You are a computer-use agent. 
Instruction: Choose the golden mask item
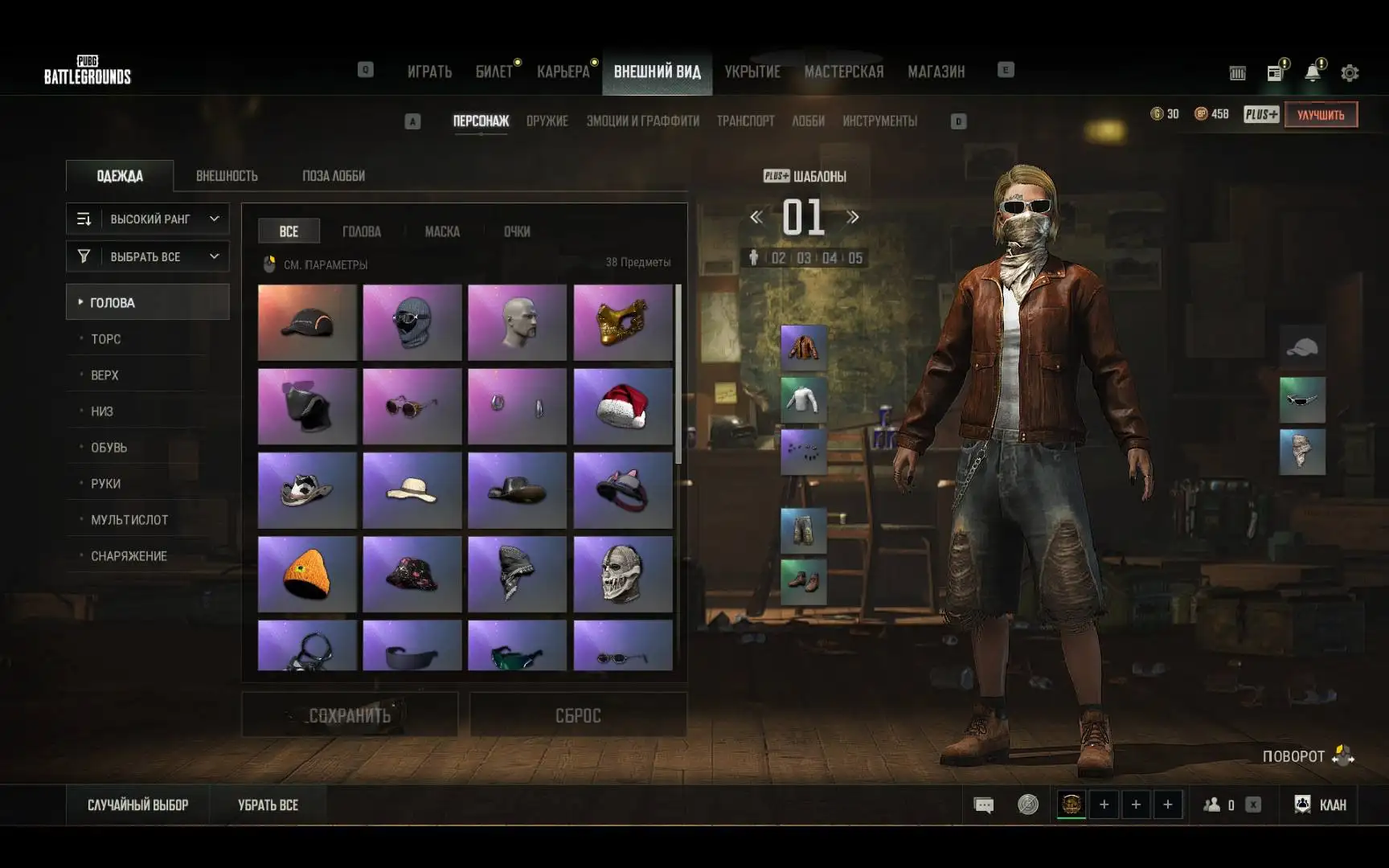coord(622,322)
